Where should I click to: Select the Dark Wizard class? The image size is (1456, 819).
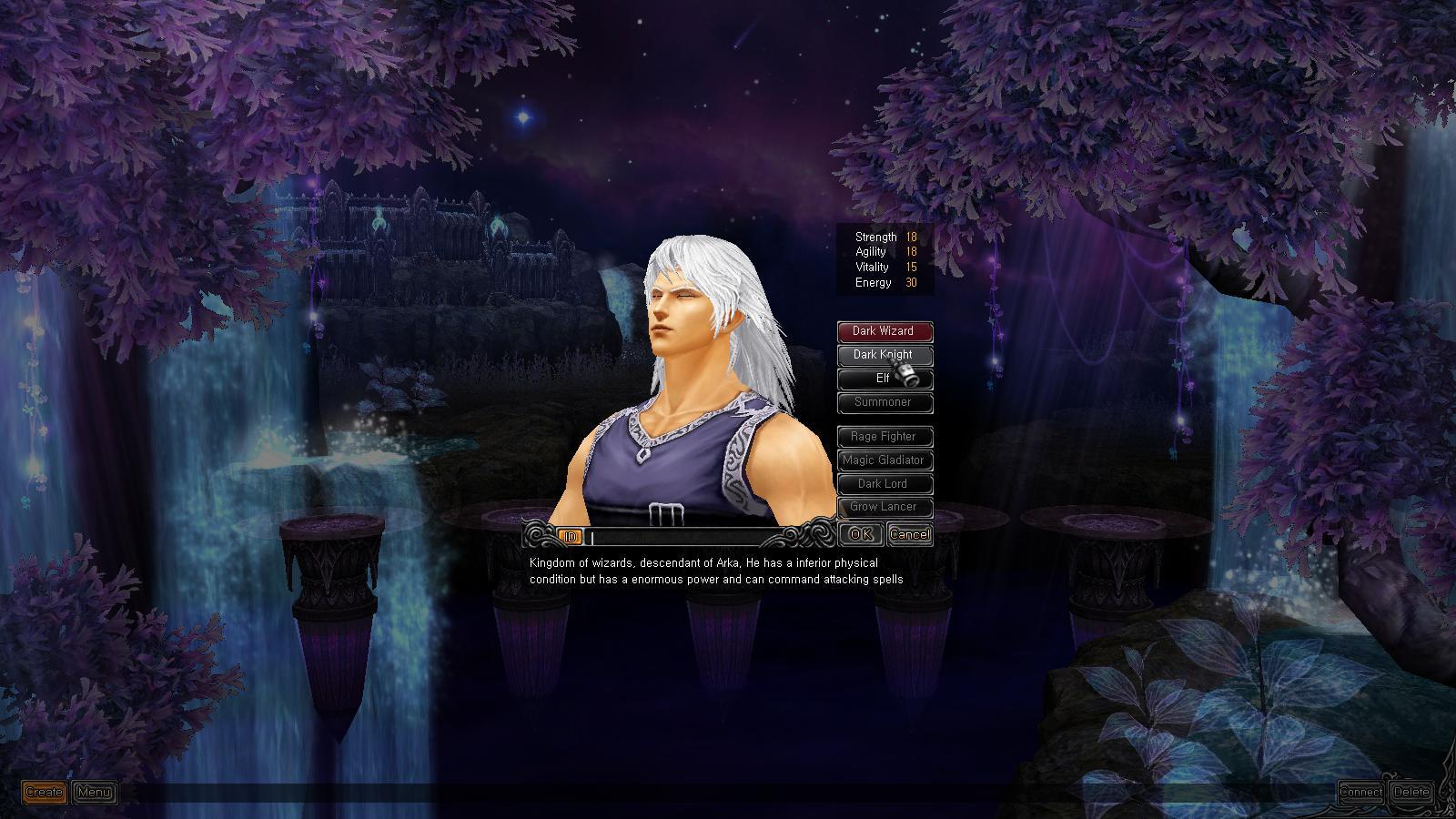884,331
